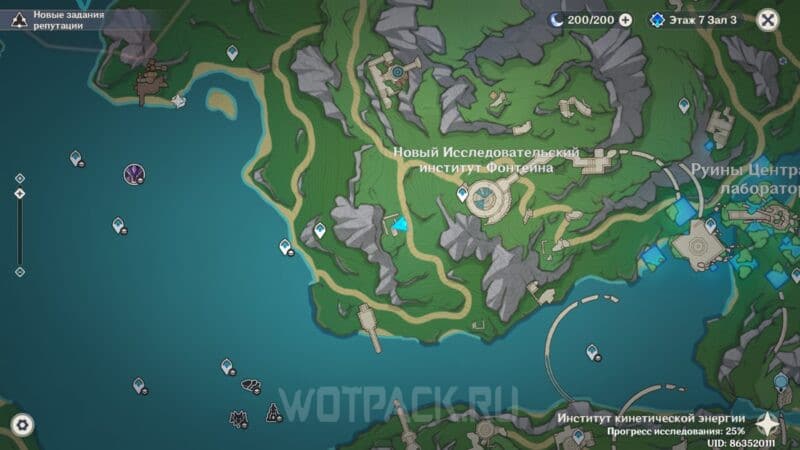Select the purple domain marker in the sea
Viewport: 800px width, 450px height.
tap(133, 175)
